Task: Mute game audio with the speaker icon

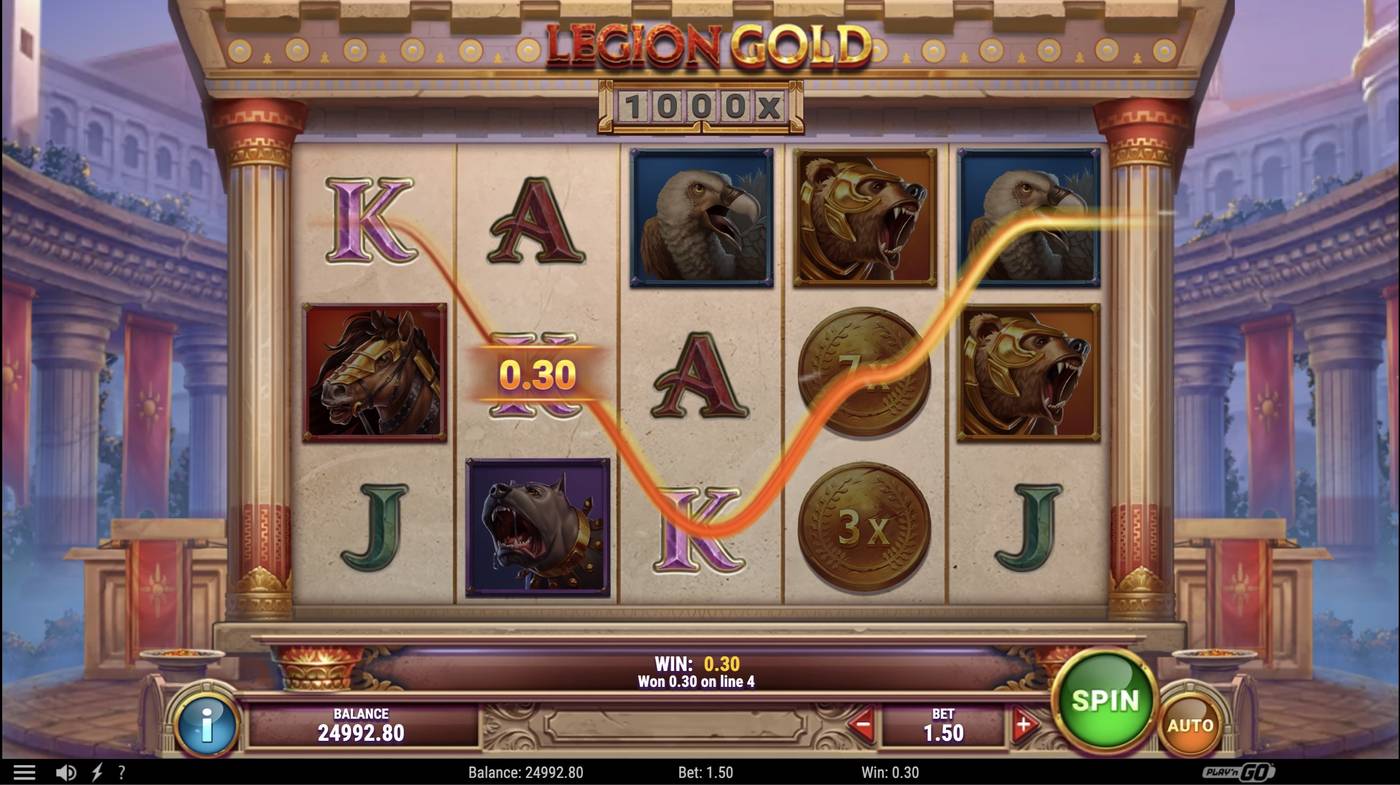Action: [x=64, y=771]
